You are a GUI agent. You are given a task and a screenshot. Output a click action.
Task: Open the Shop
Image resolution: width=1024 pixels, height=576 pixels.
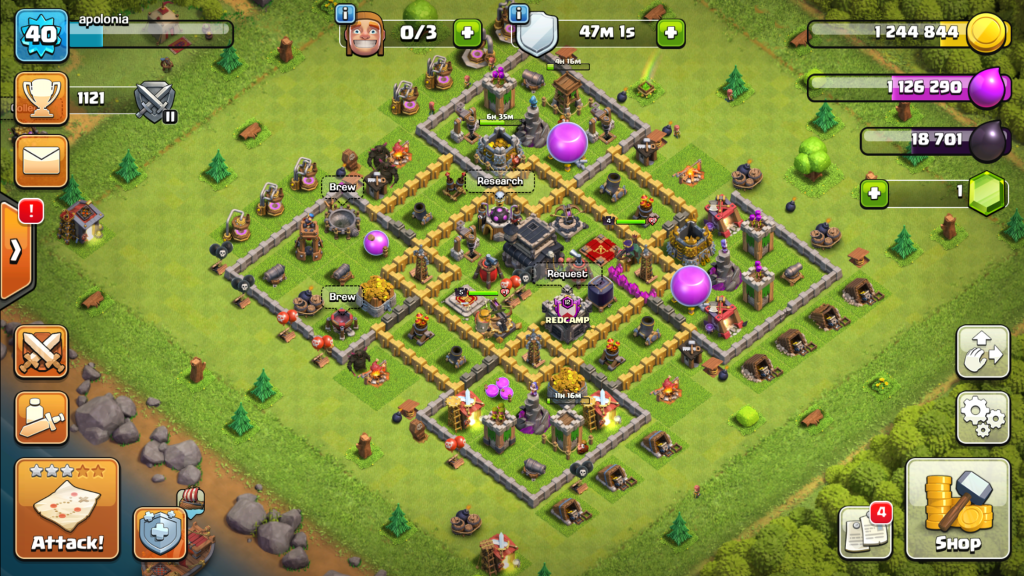(957, 508)
